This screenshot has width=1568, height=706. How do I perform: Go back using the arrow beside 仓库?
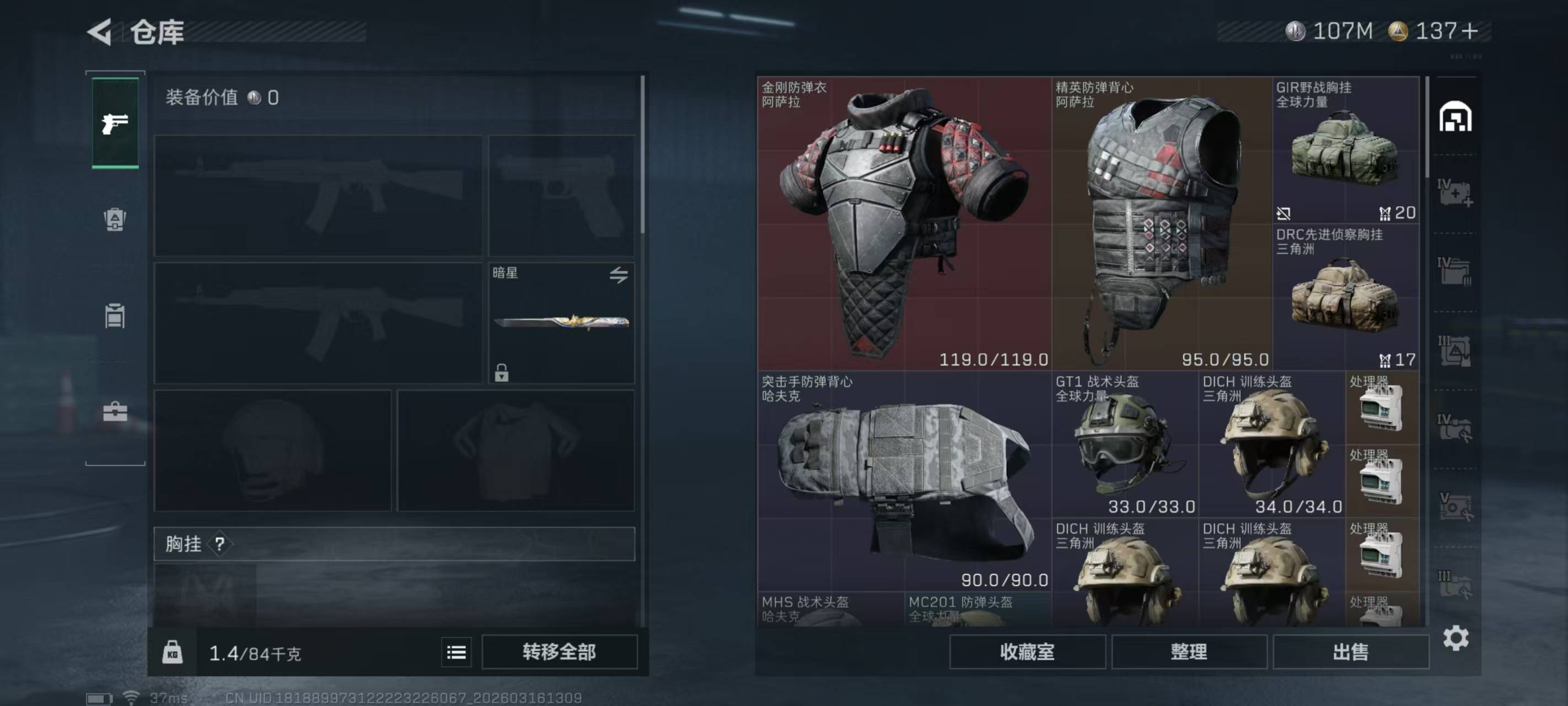point(100,31)
